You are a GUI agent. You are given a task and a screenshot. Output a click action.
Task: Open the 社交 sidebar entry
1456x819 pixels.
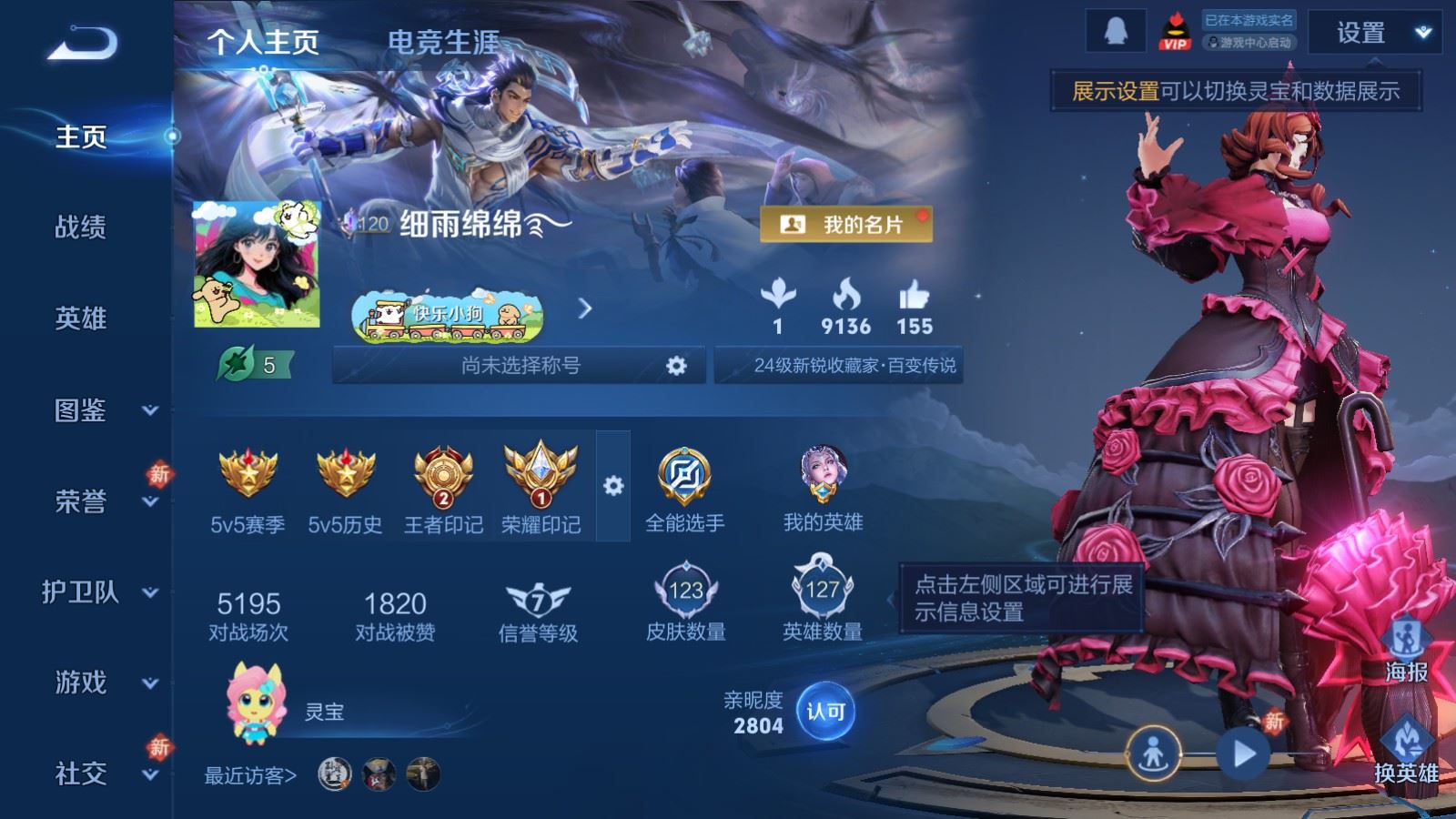point(100,773)
